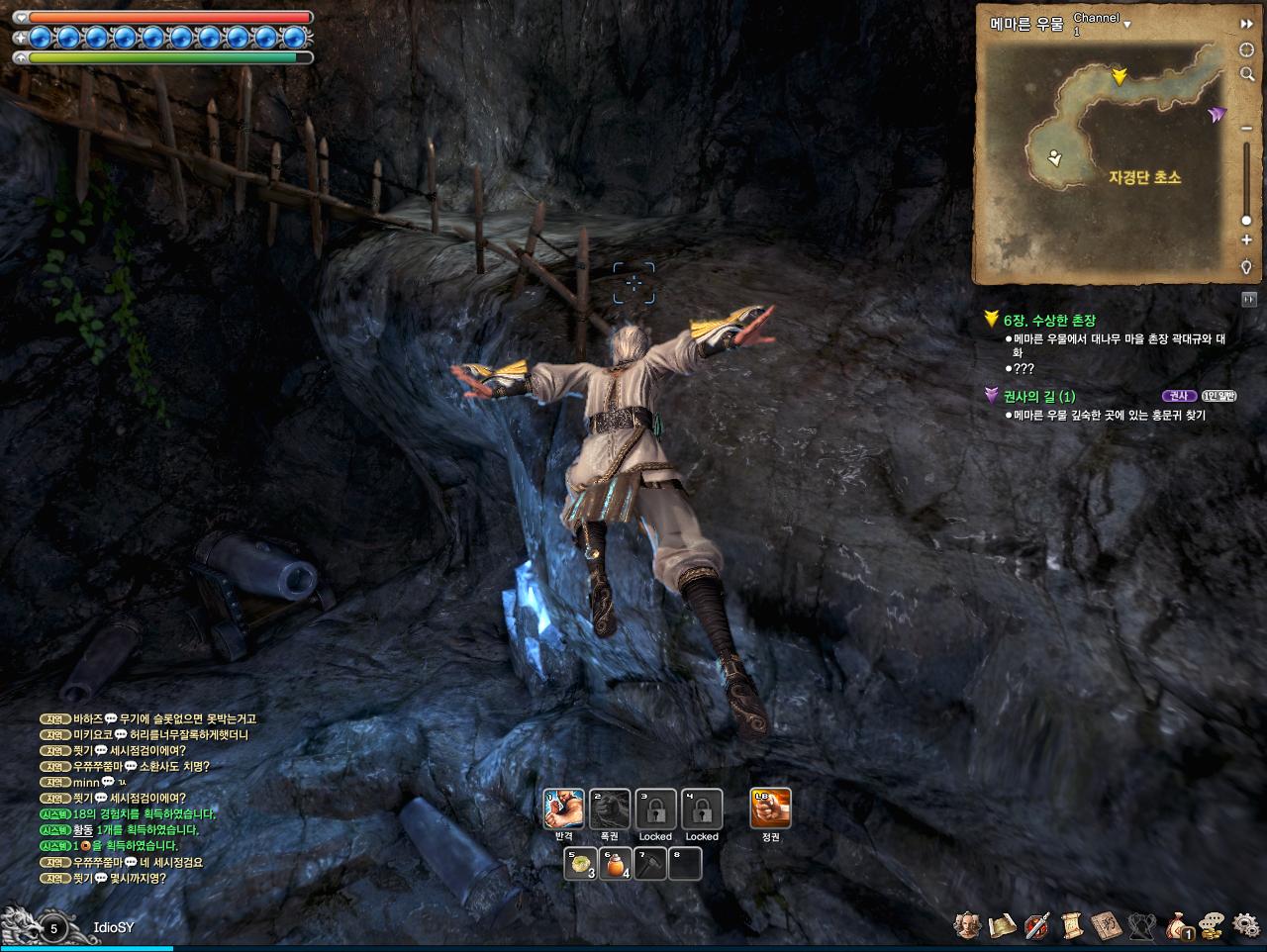Open the sword and shield menu icon
The height and width of the screenshot is (952, 1267).
coord(1037,925)
